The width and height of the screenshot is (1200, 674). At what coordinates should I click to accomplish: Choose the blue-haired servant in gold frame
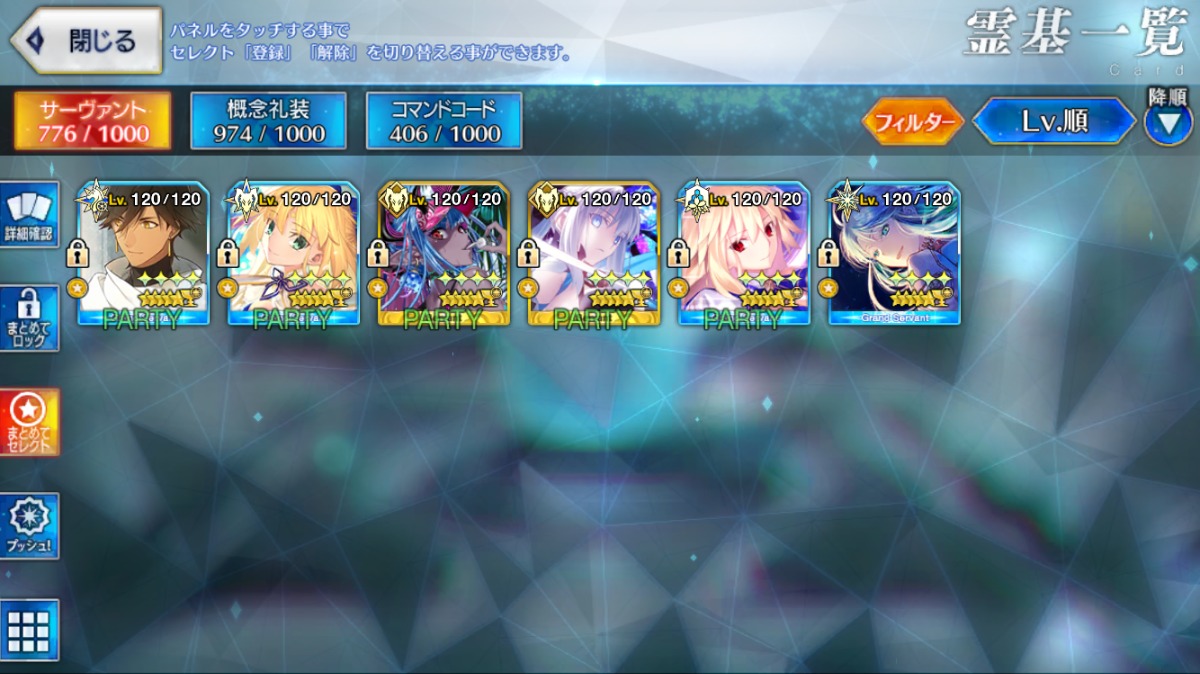point(443,254)
